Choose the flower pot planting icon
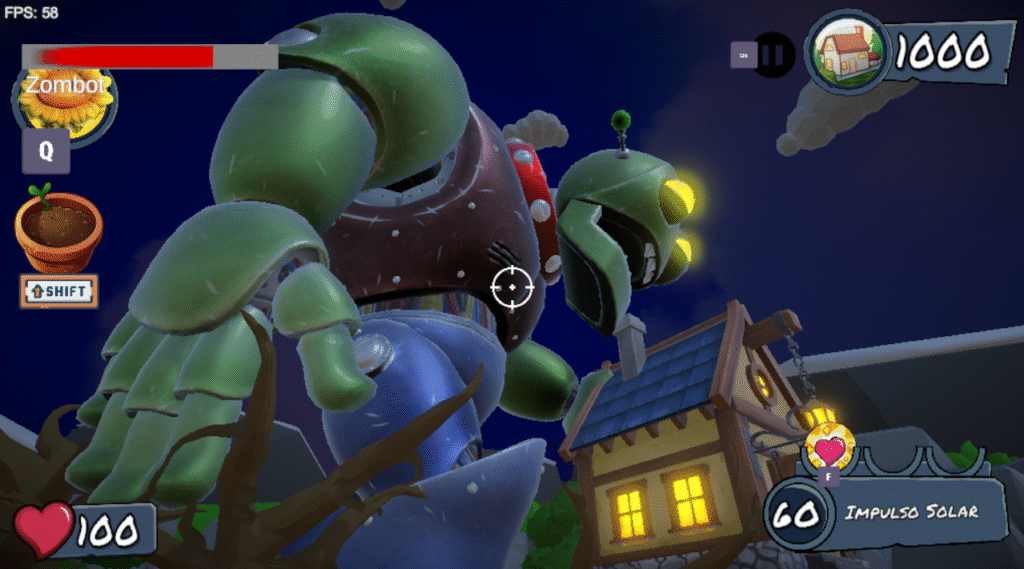Screen dimensions: 1024x569 tap(58, 230)
